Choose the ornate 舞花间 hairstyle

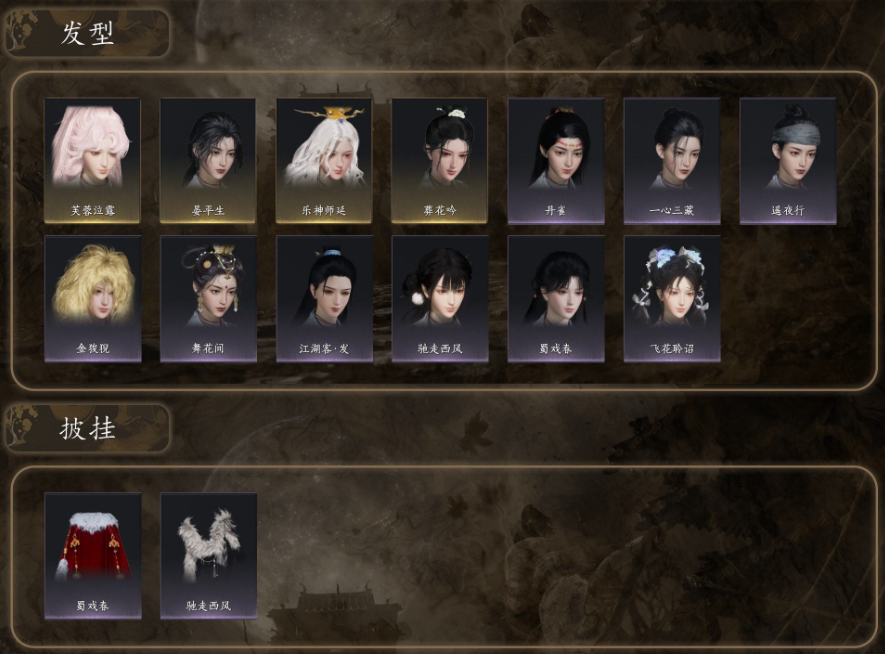coord(208,297)
